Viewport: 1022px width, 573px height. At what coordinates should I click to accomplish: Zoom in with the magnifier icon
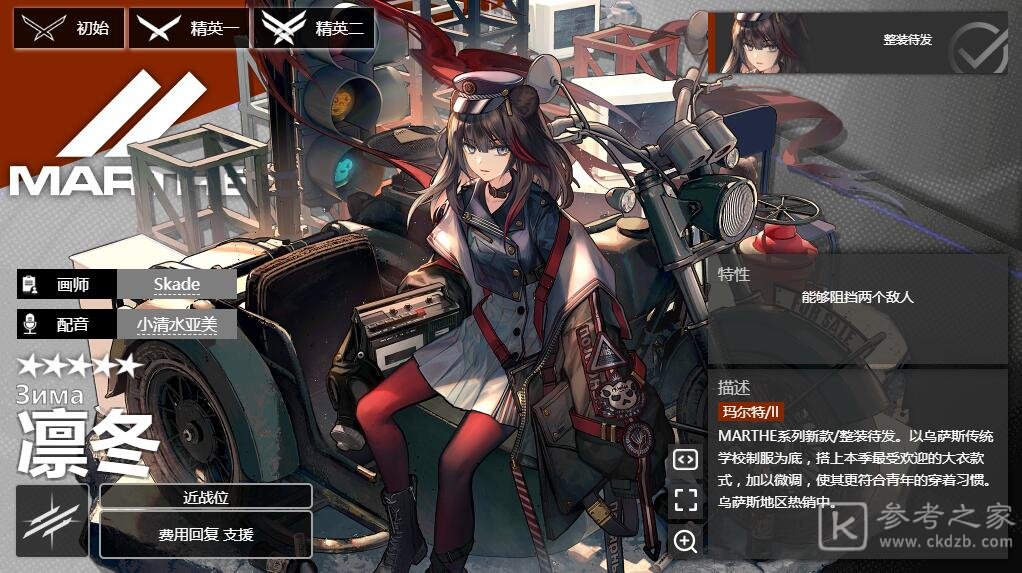685,541
